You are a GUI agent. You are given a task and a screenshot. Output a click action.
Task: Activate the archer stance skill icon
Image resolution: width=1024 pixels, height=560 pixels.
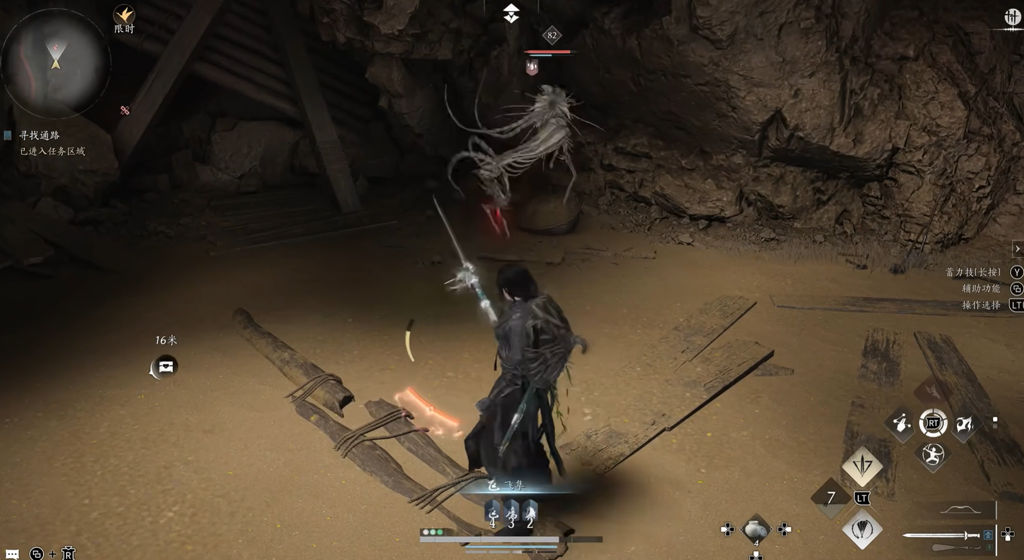pos(932,456)
